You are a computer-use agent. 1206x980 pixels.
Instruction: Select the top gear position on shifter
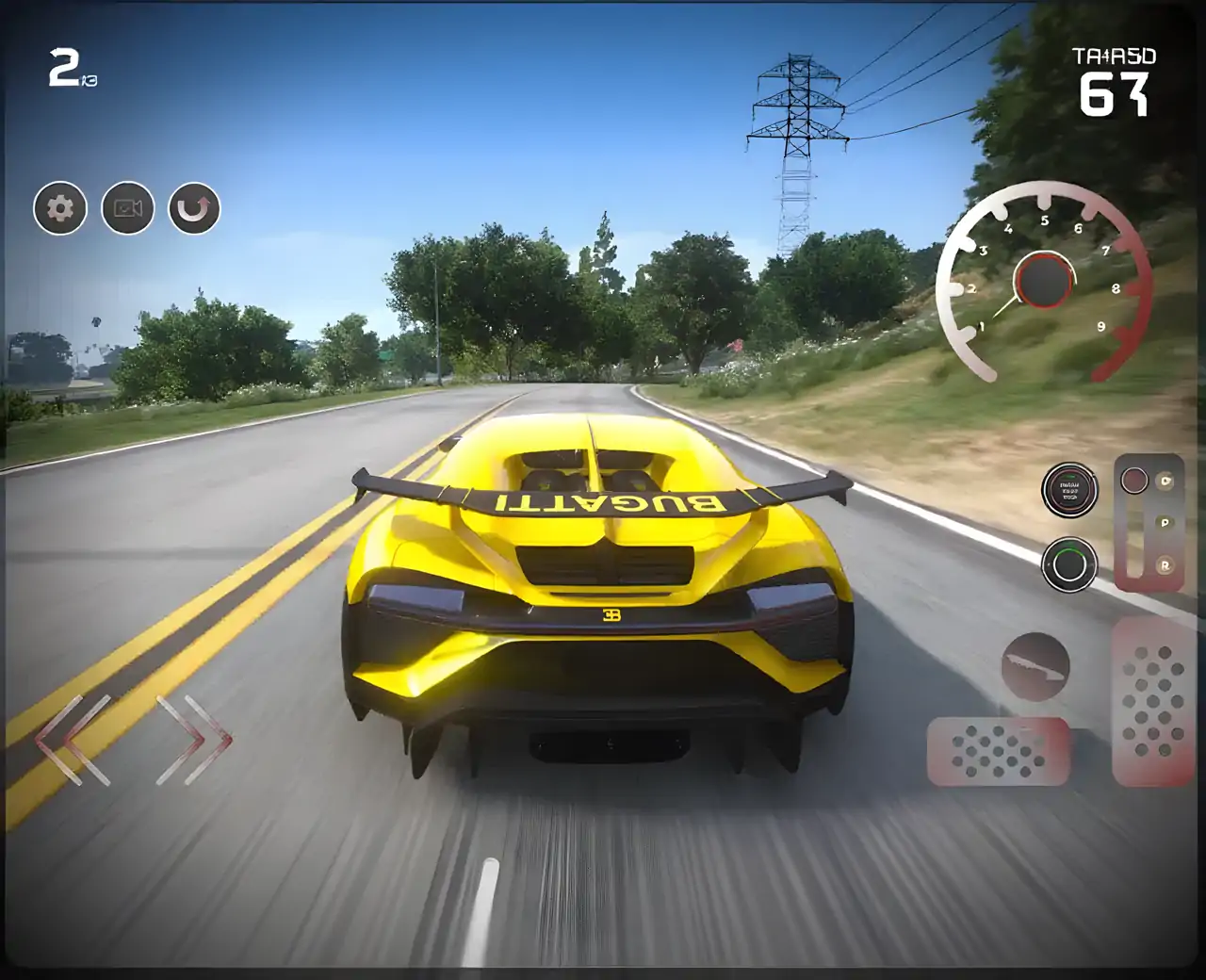[1166, 482]
